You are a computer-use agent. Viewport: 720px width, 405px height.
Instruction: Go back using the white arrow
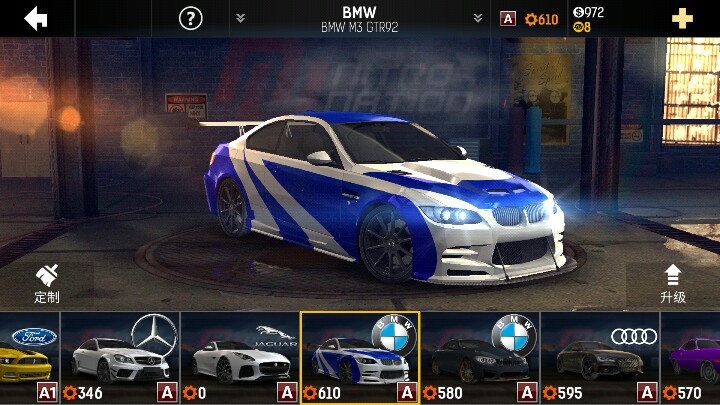(36, 19)
